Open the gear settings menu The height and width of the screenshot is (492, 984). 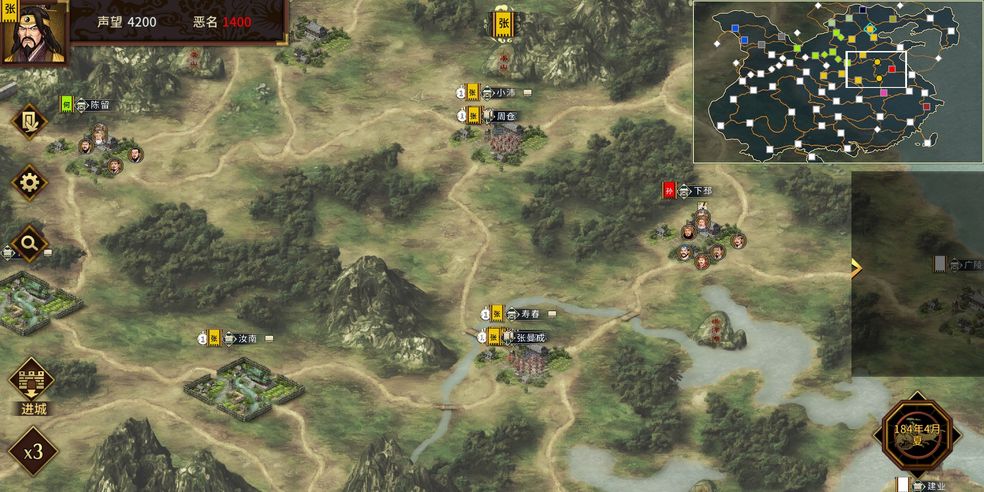[x=29, y=183]
